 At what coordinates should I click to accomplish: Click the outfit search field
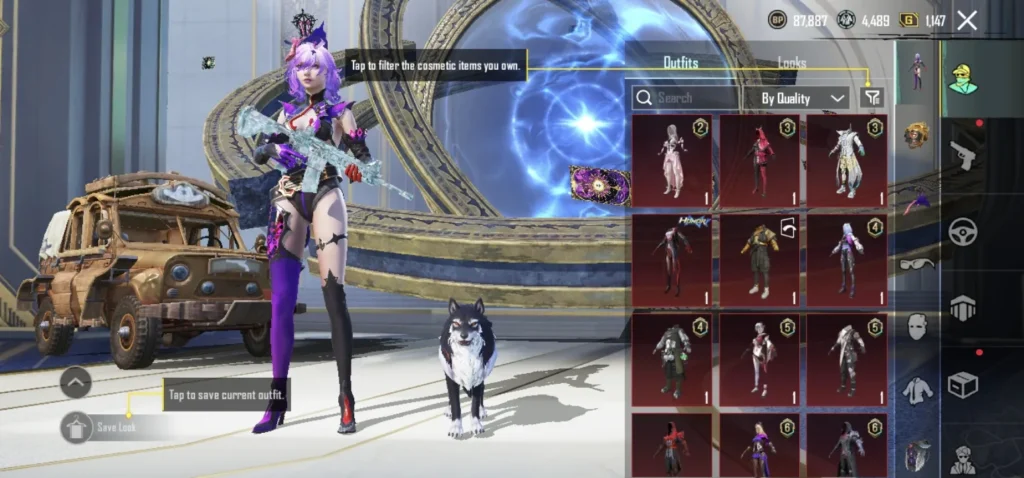[x=686, y=98]
